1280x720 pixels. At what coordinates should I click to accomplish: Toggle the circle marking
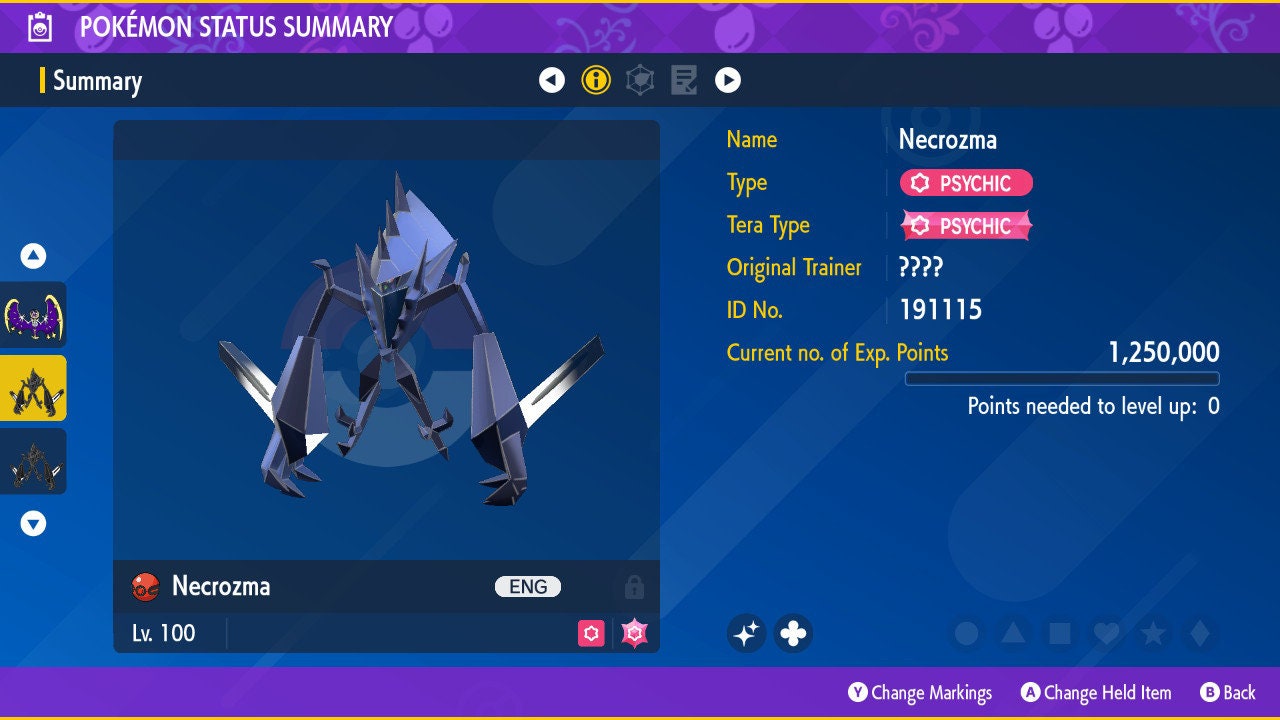pyautogui.click(x=966, y=633)
